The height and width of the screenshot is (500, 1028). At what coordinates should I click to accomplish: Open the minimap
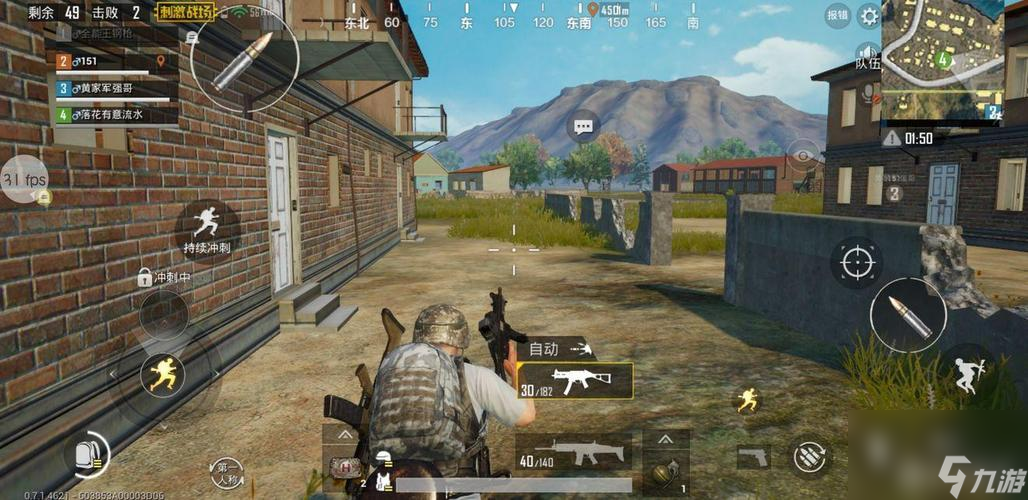click(x=941, y=60)
